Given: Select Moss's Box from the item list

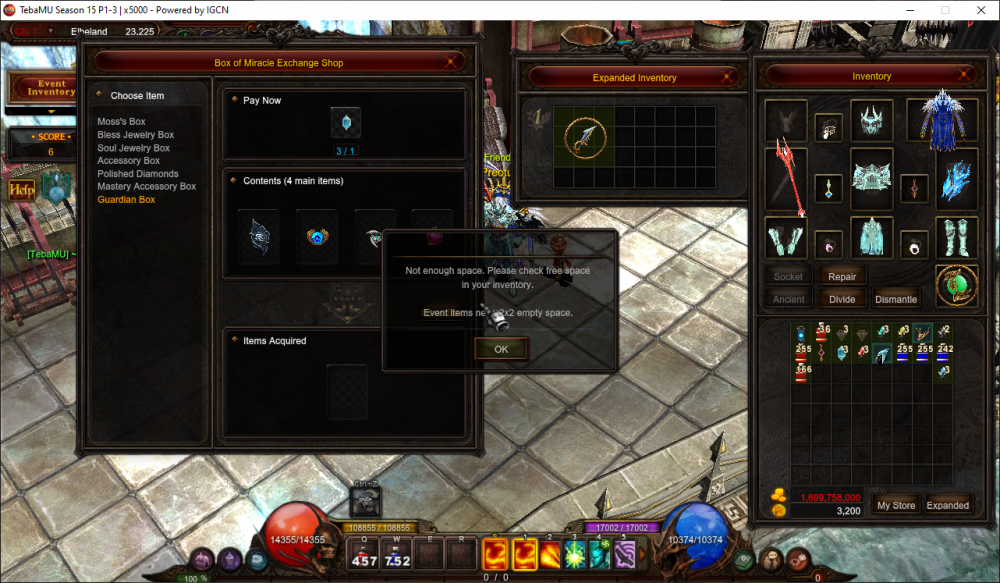Looking at the screenshot, I should pyautogui.click(x=121, y=122).
